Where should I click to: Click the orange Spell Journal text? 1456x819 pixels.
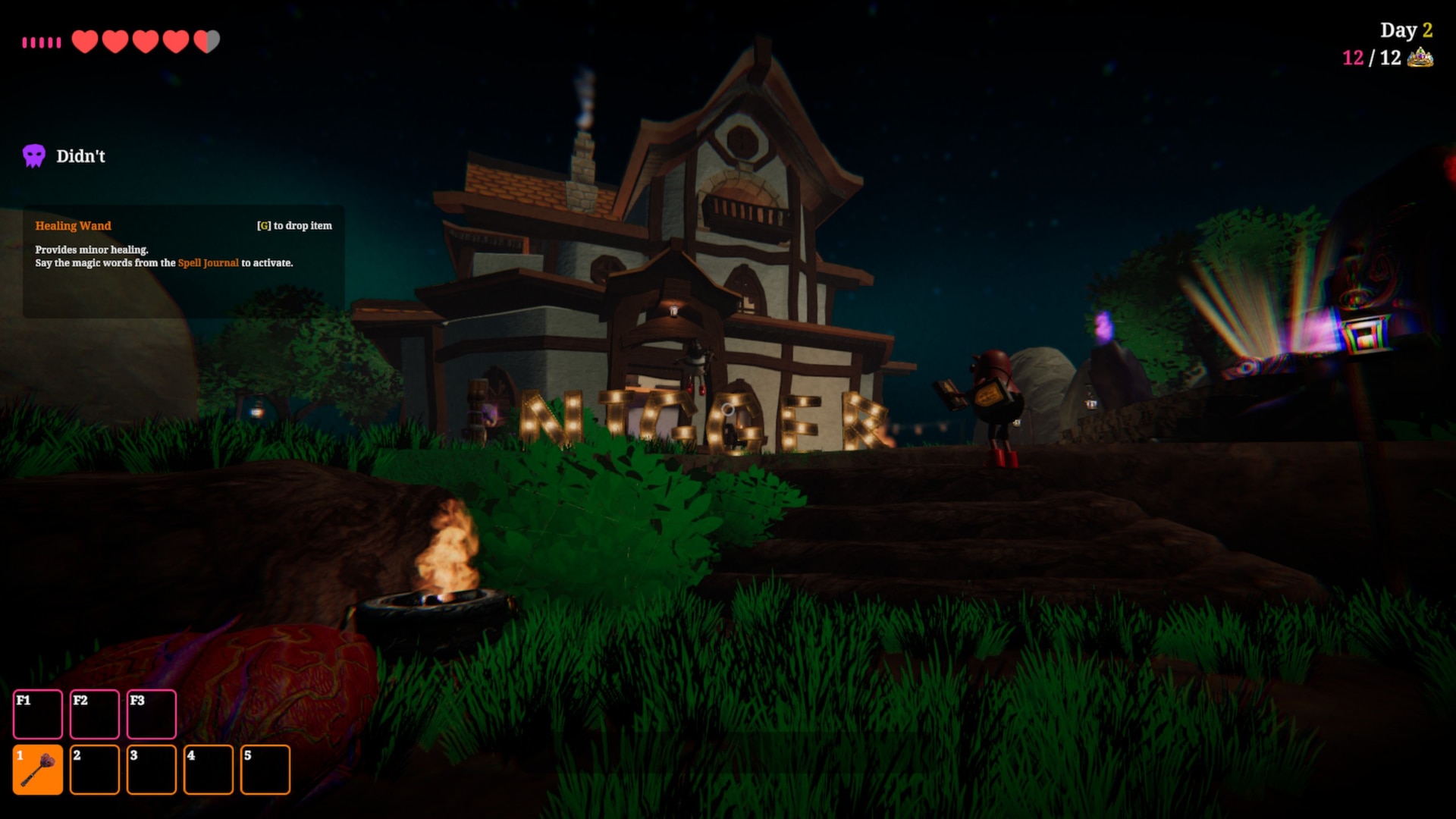coord(208,263)
